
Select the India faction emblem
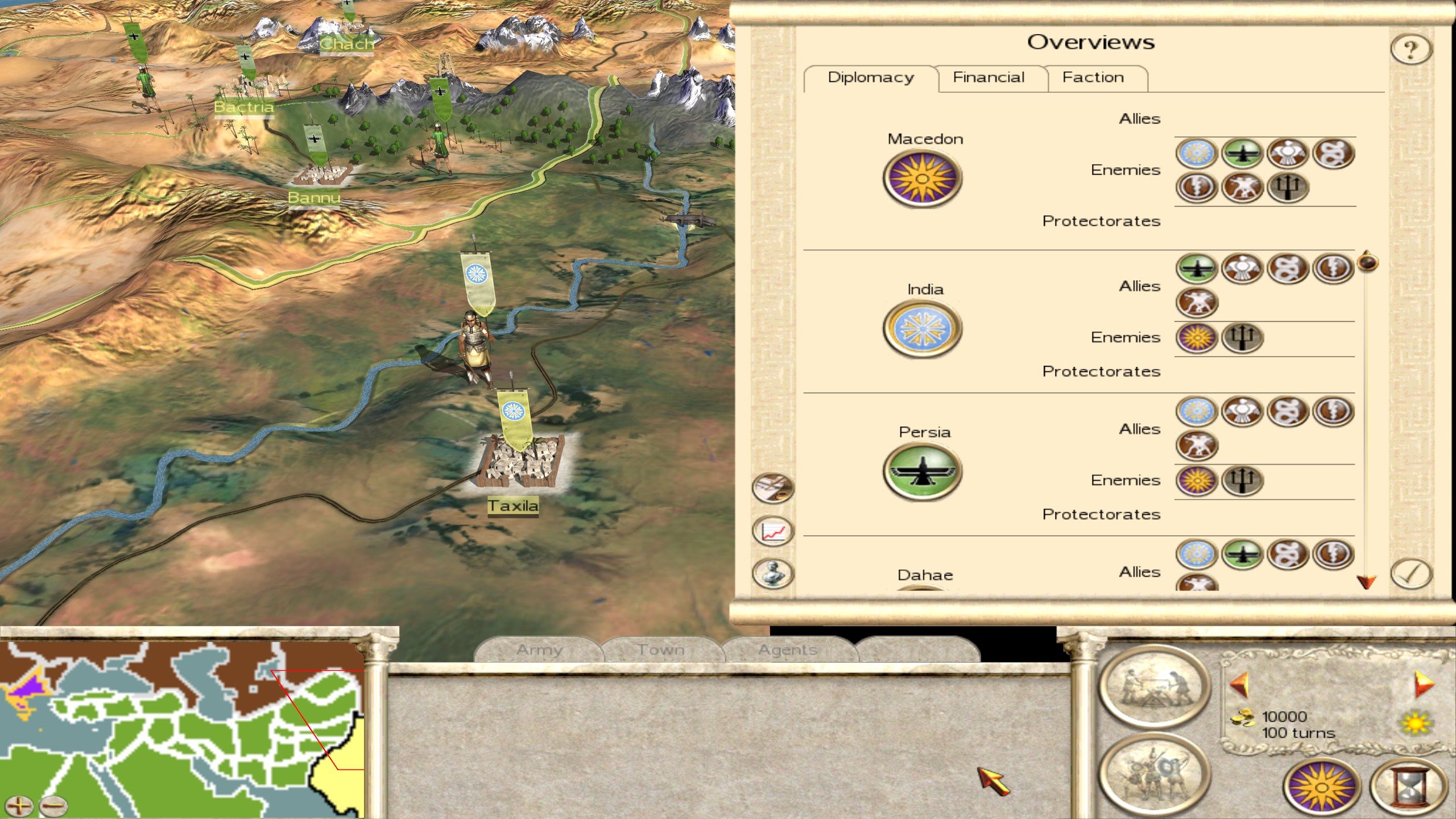coord(922,329)
